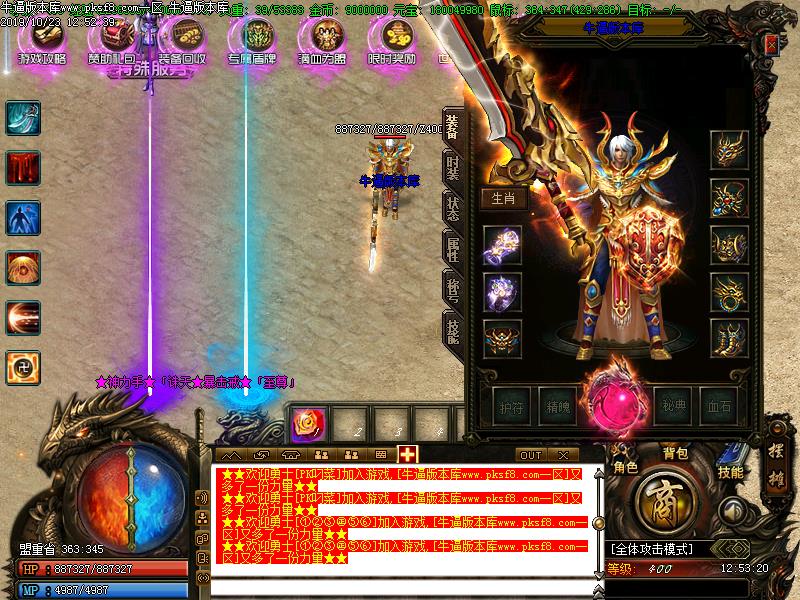
Task: Open the 背包 backpack
Action: [676, 454]
